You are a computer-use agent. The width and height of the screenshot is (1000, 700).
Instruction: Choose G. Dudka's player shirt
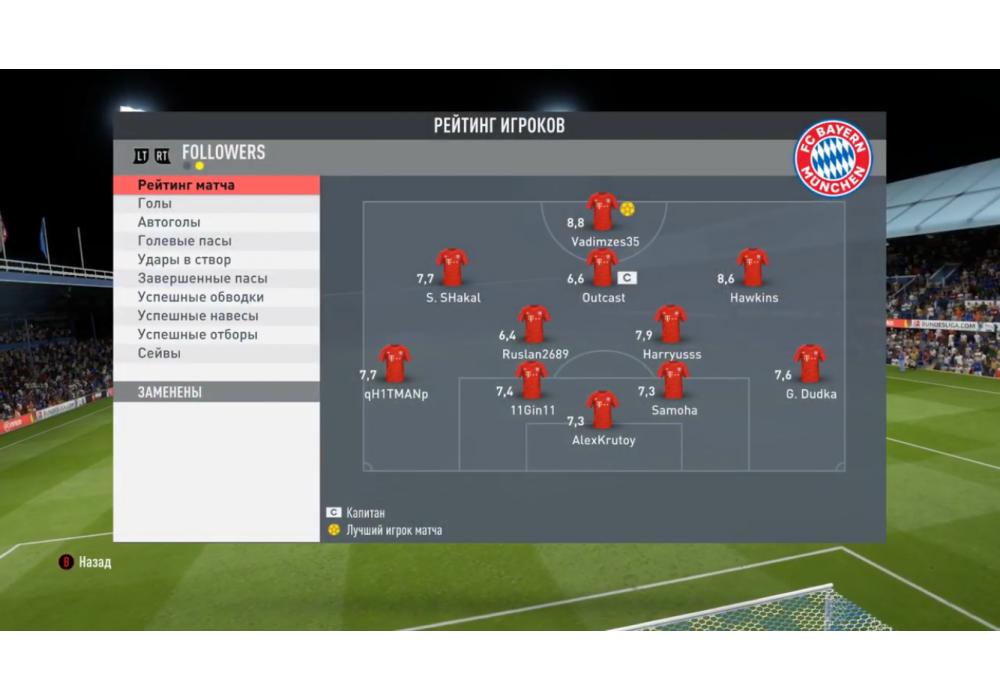click(x=809, y=364)
